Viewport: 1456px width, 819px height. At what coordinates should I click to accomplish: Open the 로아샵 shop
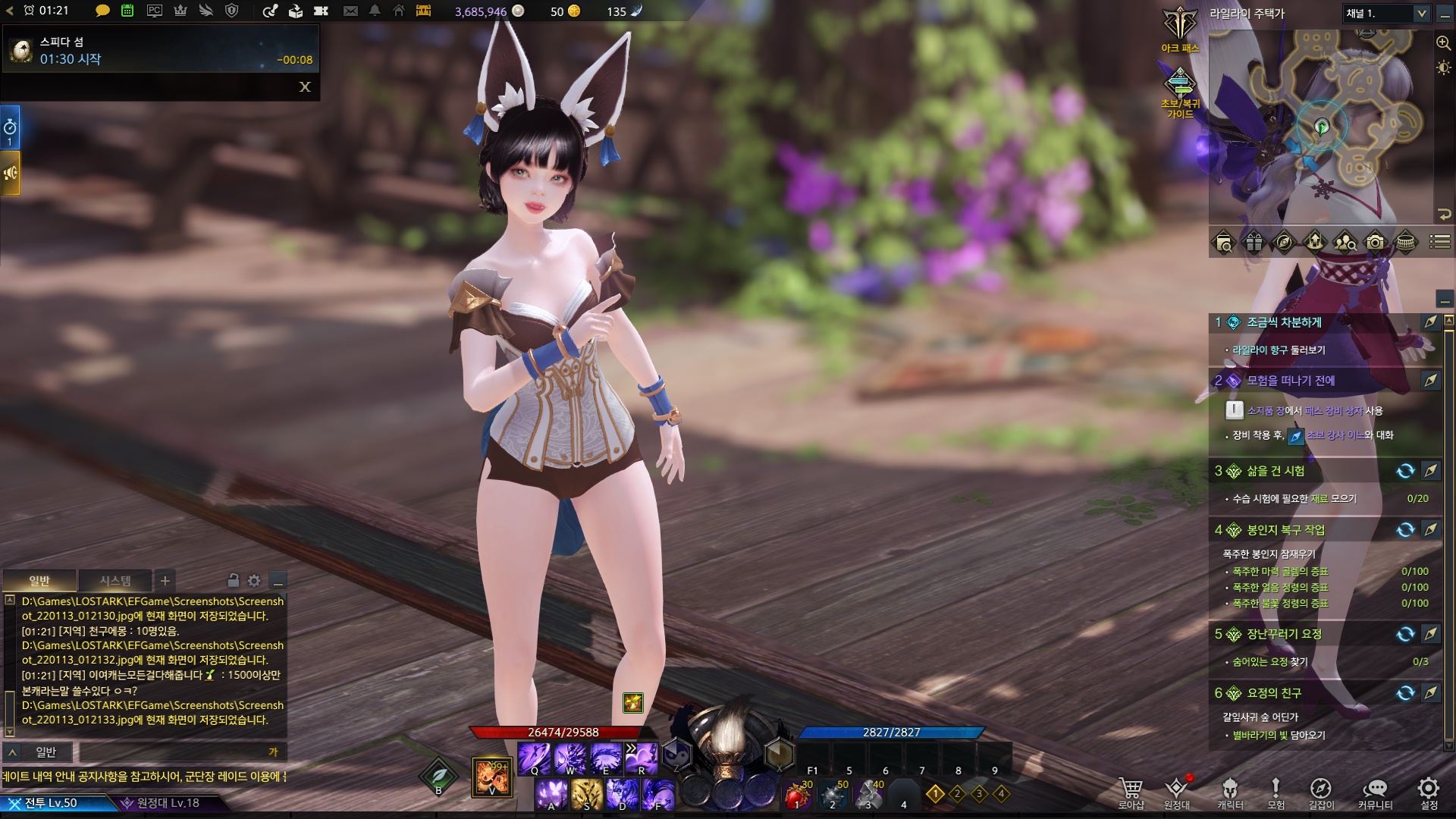pos(1131,792)
